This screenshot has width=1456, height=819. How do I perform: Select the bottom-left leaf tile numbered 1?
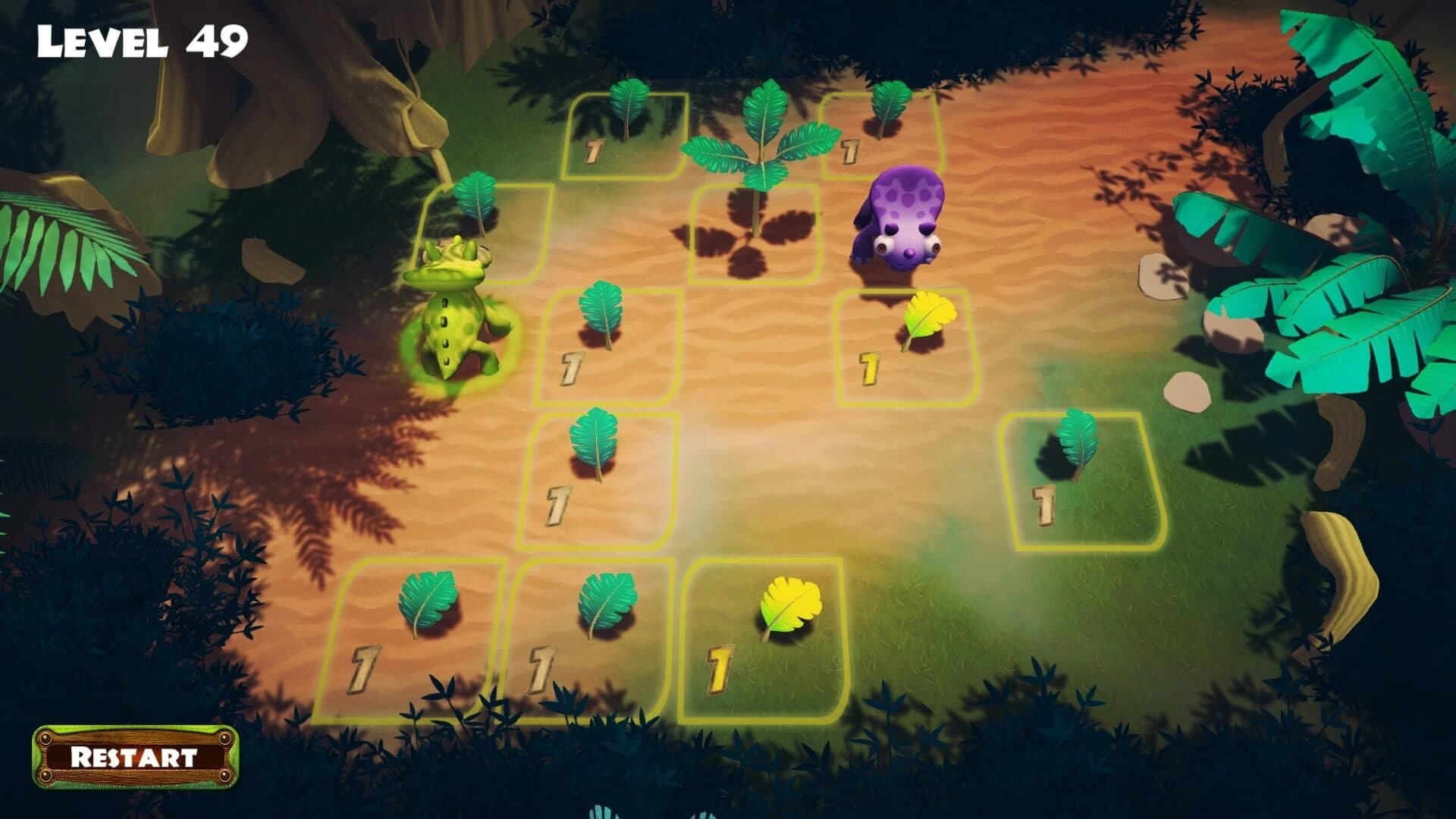[x=428, y=603]
